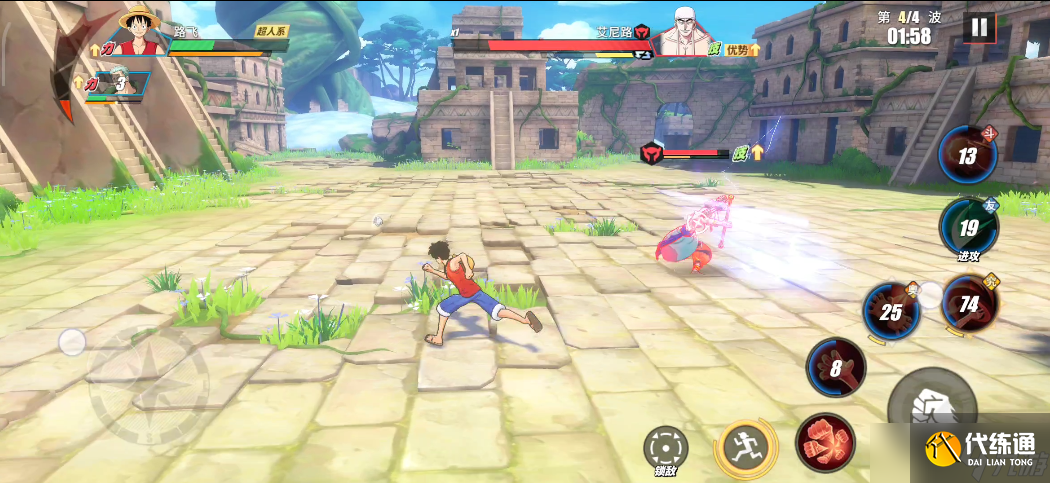Image resolution: width=1050 pixels, height=483 pixels.
Task: Use the red double-fist skill
Action: click(825, 441)
